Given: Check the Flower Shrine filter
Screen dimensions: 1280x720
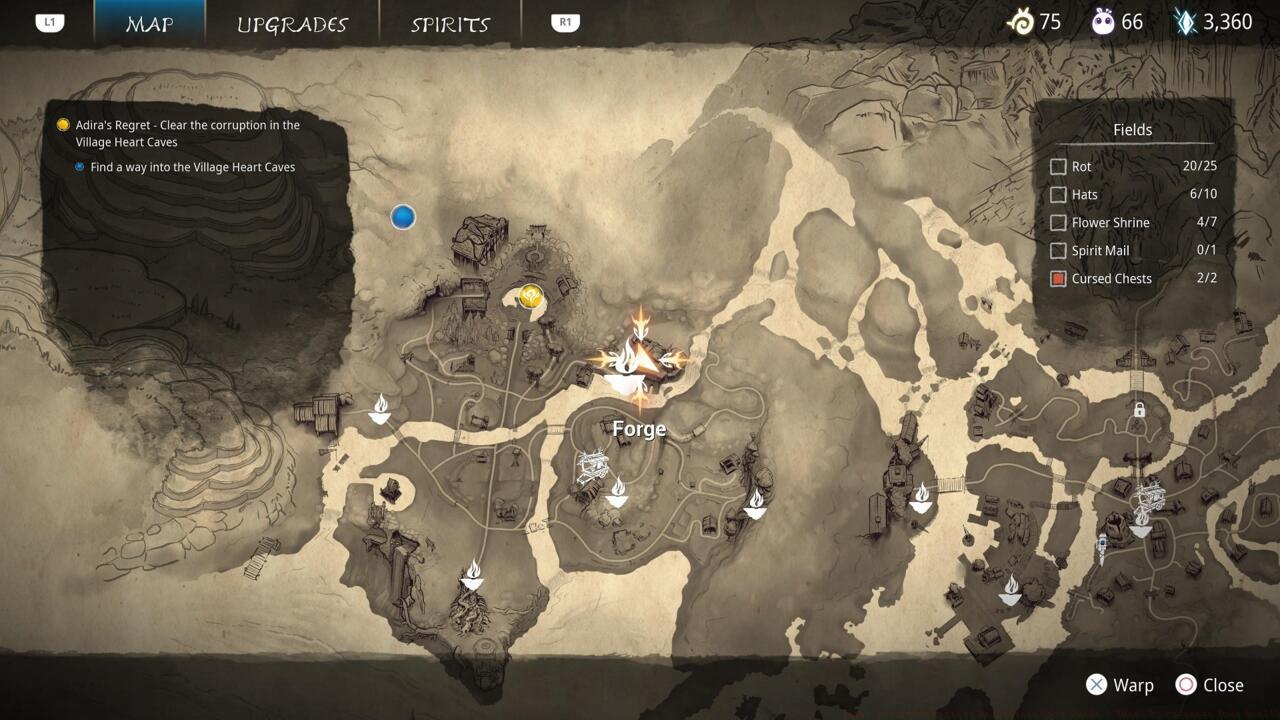Looking at the screenshot, I should coord(1058,223).
